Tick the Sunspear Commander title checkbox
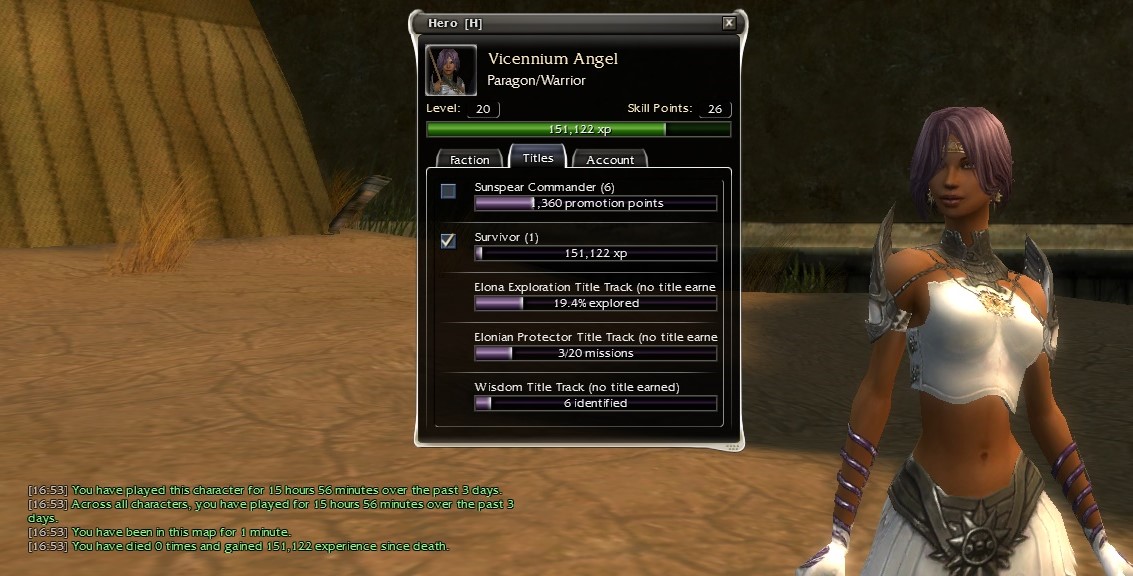The width and height of the screenshot is (1133, 576). (x=449, y=191)
